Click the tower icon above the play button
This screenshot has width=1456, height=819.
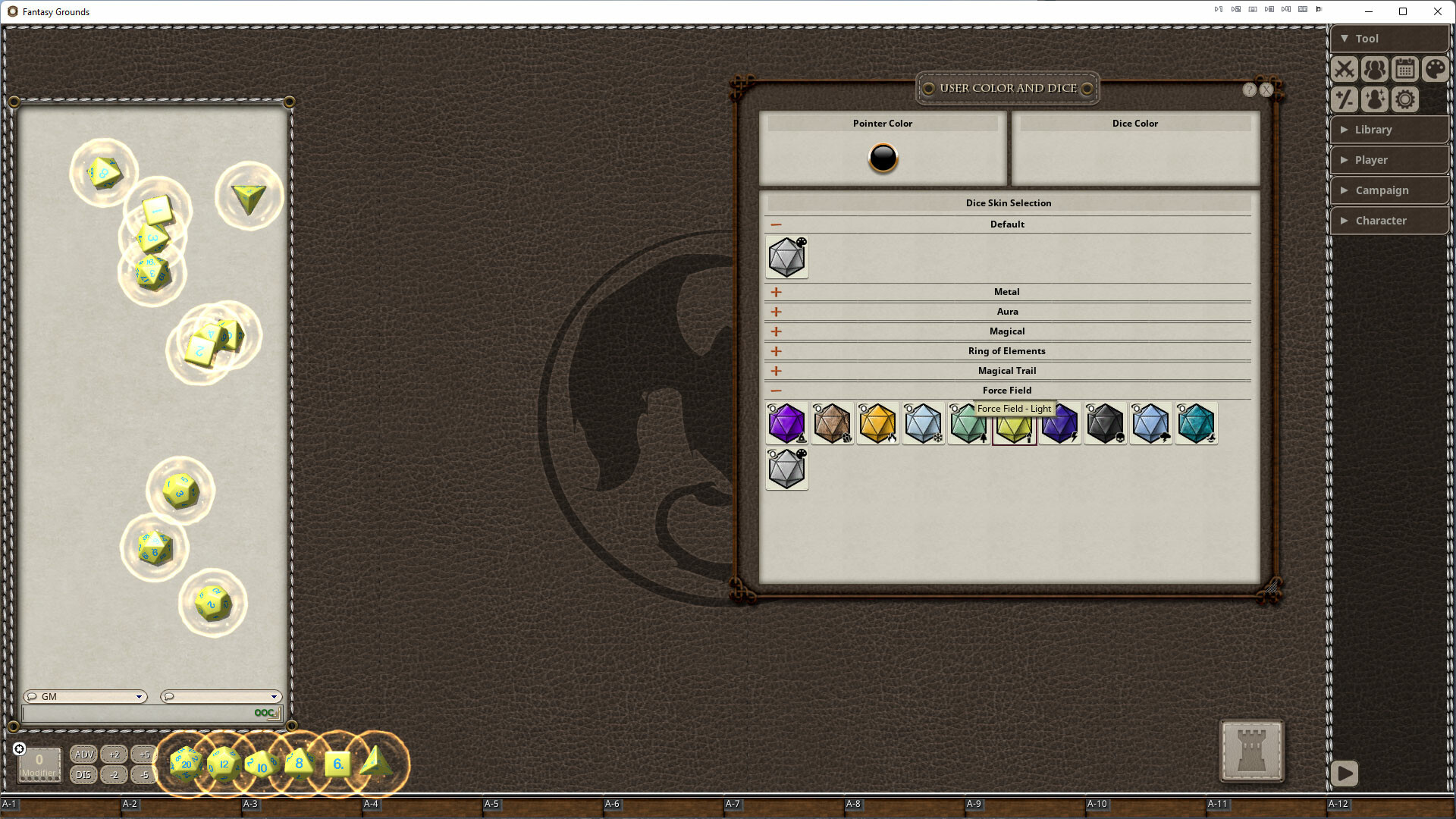(1251, 752)
